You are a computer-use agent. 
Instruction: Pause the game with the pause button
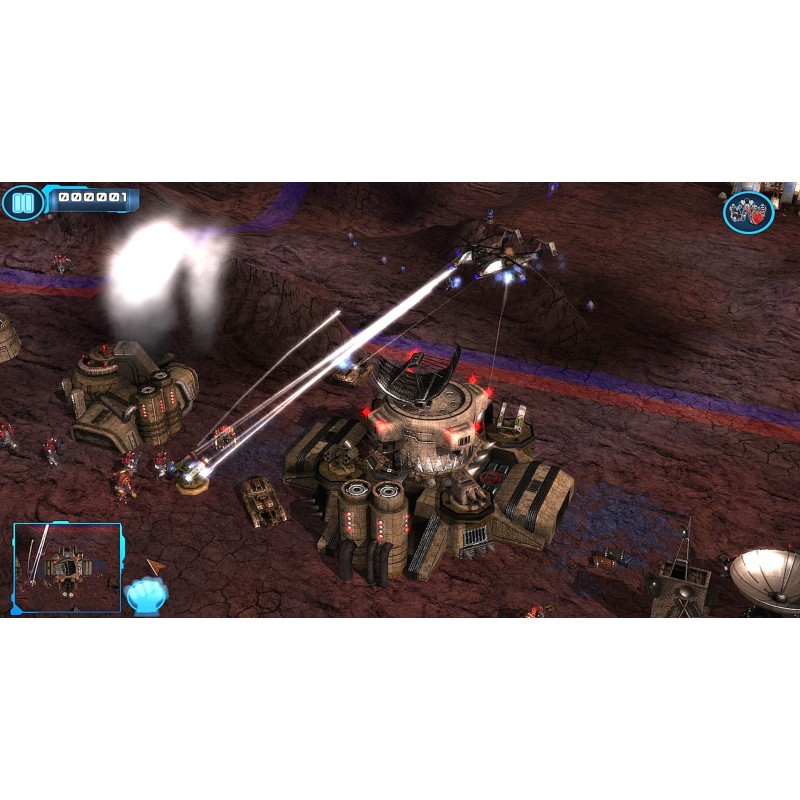point(22,203)
